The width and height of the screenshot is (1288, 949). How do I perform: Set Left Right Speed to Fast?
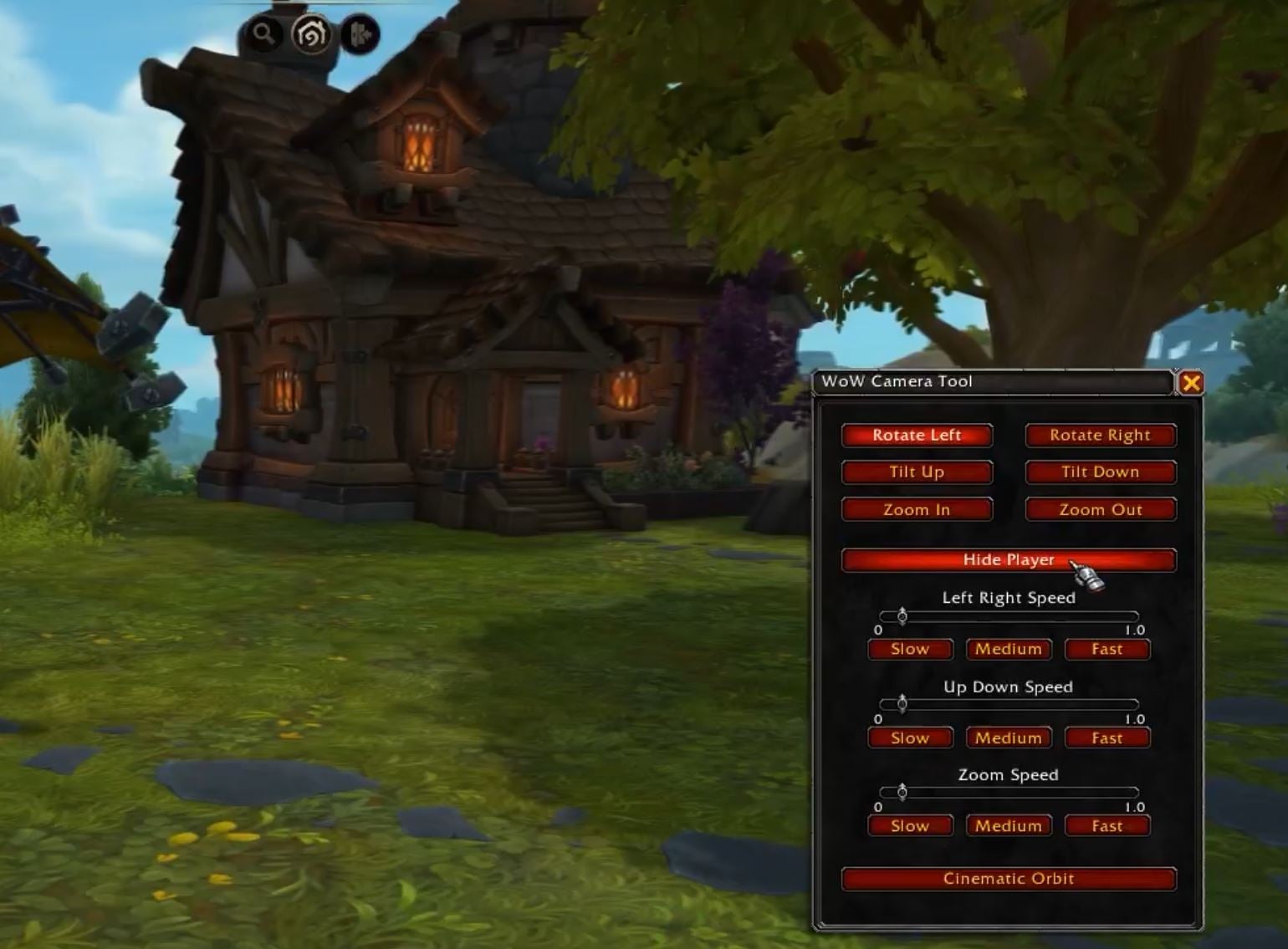[x=1107, y=649]
